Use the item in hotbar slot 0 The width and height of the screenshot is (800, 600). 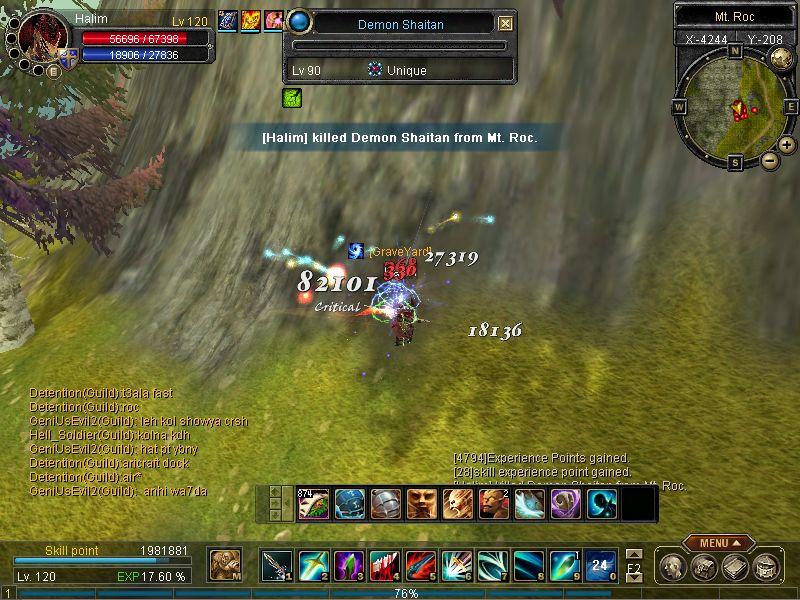click(599, 566)
